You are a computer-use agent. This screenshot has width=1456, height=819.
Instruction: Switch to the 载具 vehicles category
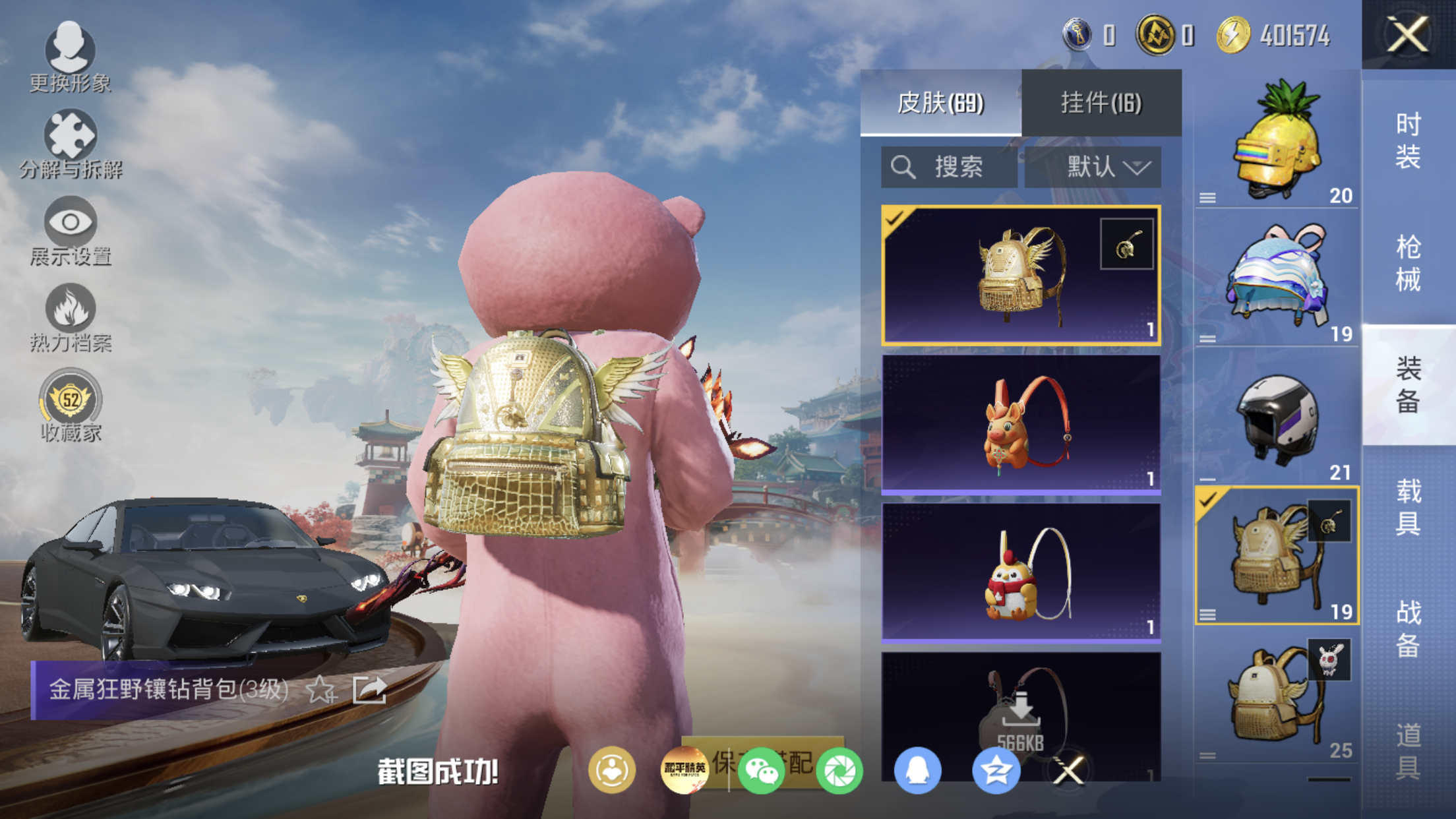point(1409,507)
